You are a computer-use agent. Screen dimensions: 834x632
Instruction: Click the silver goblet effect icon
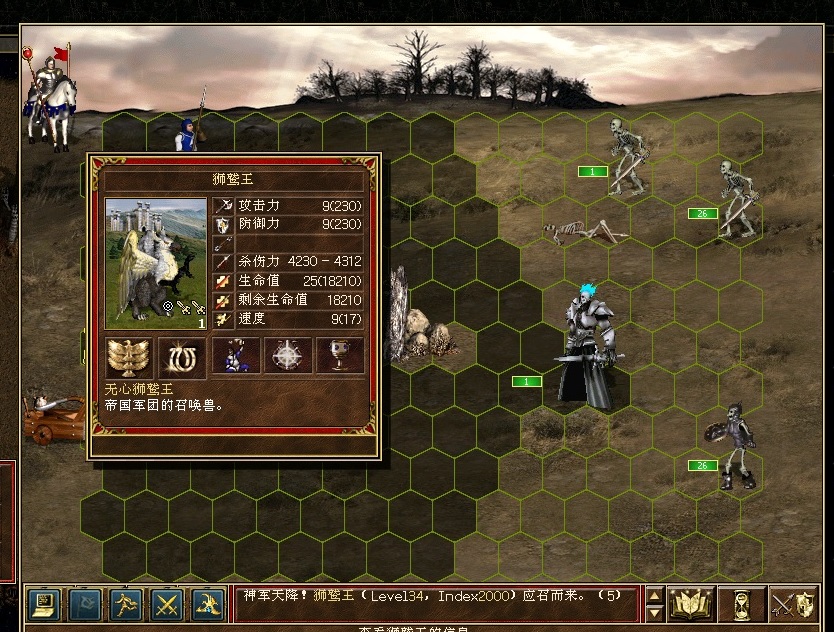340,357
